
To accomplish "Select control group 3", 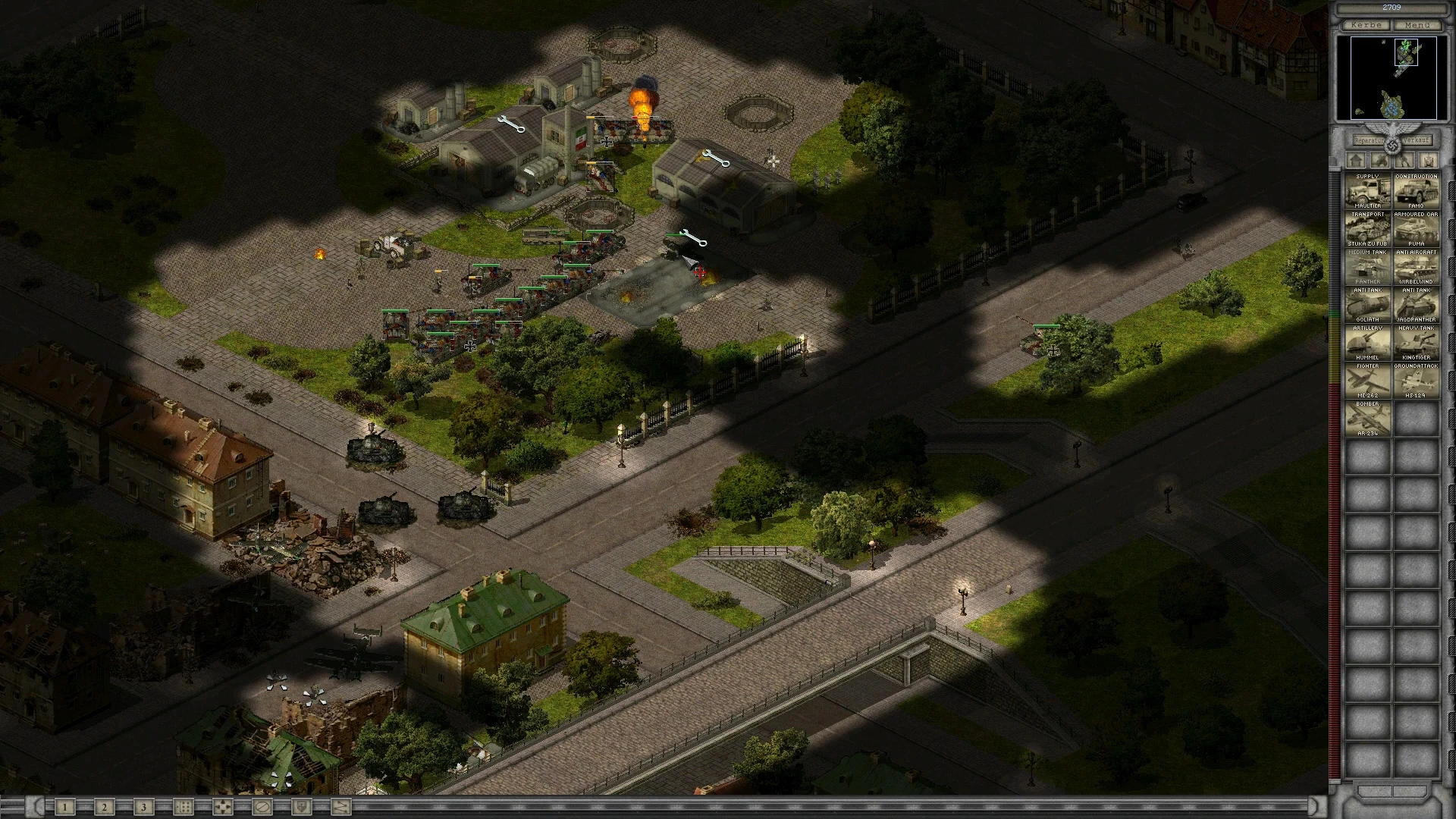I will [144, 807].
